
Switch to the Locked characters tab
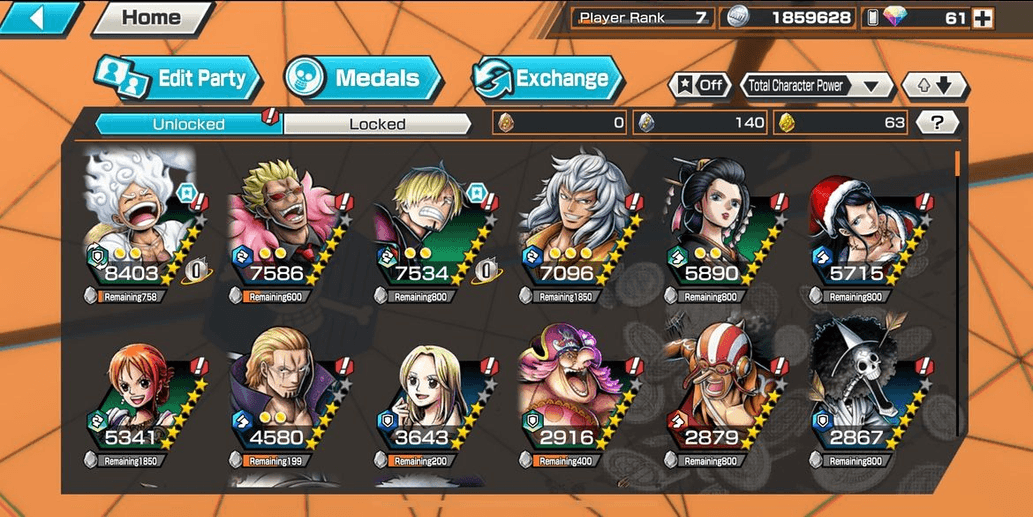[377, 124]
